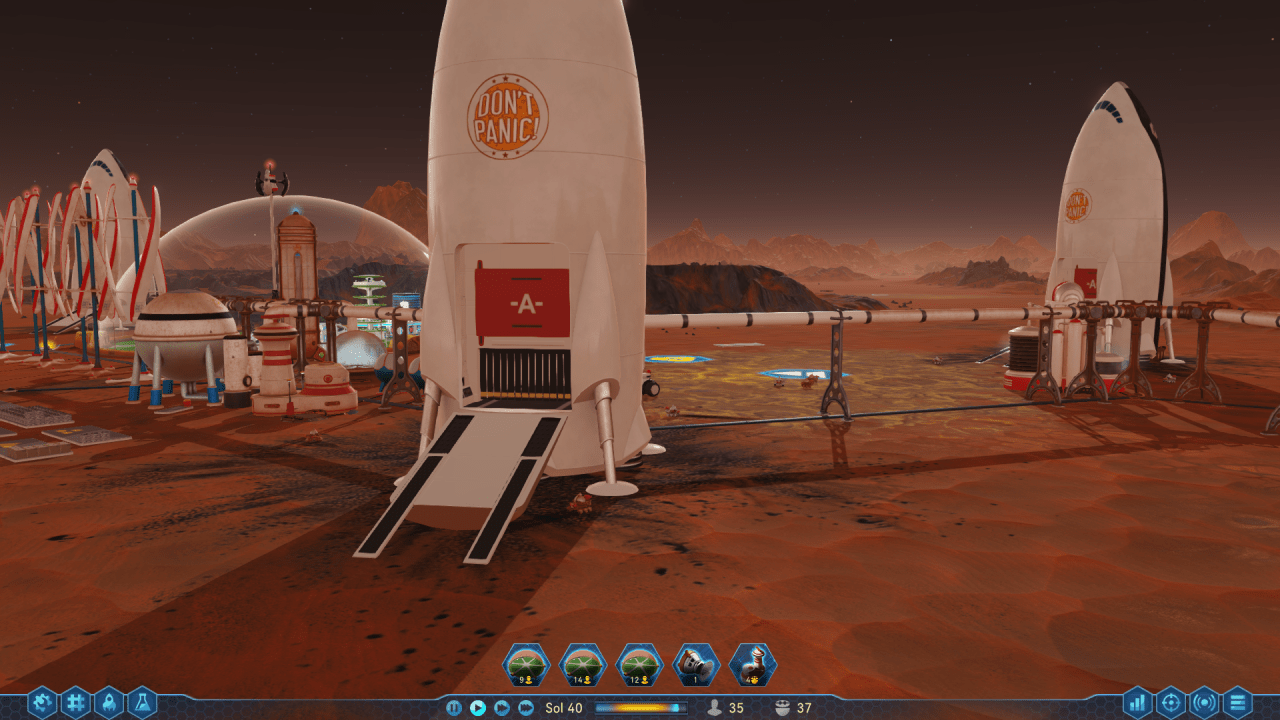Image resolution: width=1280 pixels, height=720 pixels.
Task: Open the Research screen flask icon
Action: [142, 702]
